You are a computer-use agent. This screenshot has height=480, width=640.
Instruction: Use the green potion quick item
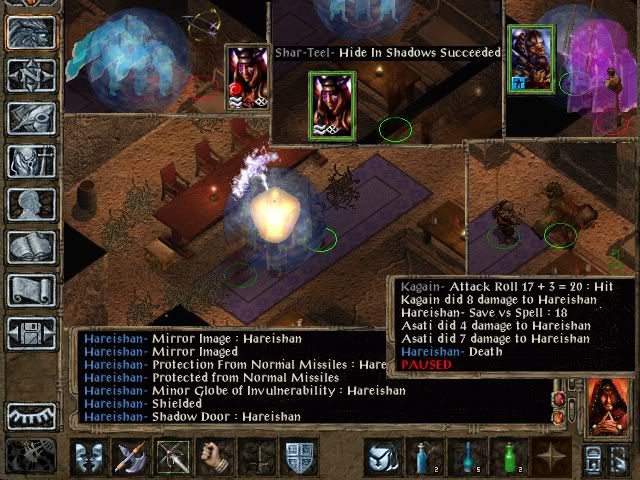[509, 458]
